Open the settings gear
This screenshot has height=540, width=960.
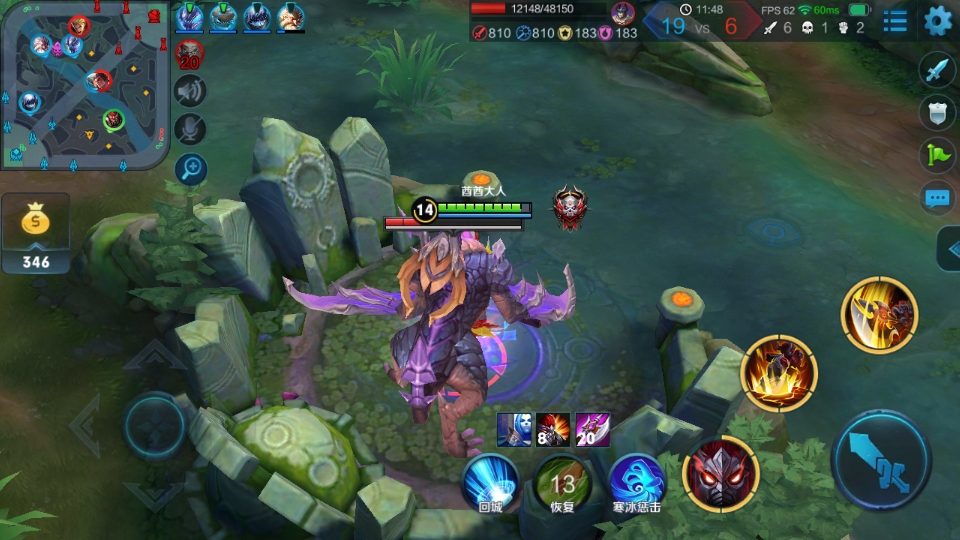pos(937,21)
